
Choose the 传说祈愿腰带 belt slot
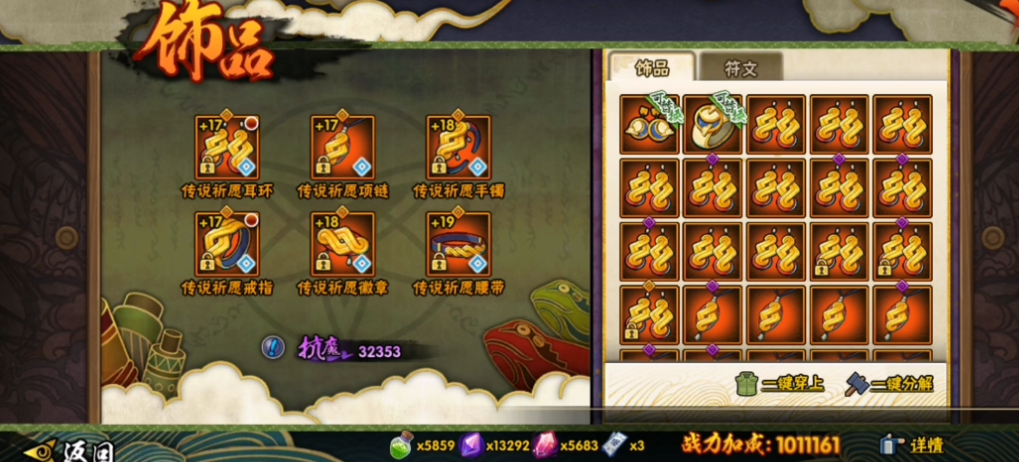[458, 243]
